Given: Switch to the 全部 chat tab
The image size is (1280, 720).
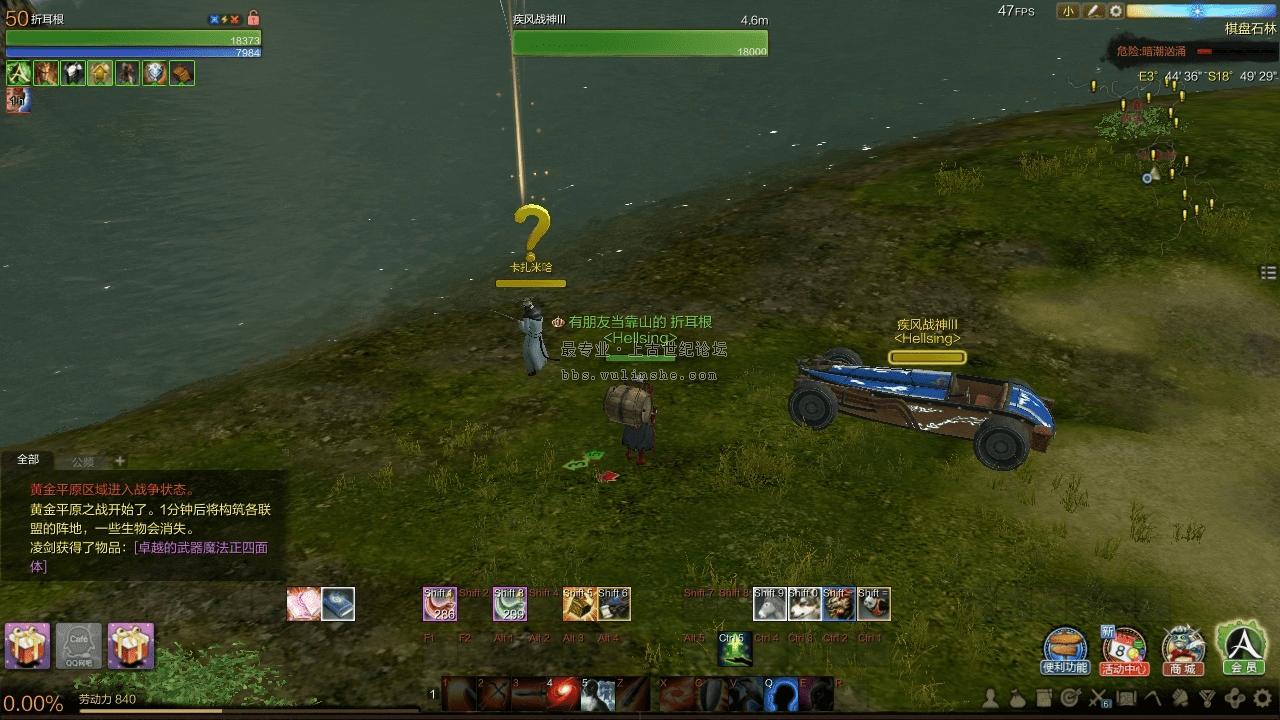Looking at the screenshot, I should pos(28,460).
